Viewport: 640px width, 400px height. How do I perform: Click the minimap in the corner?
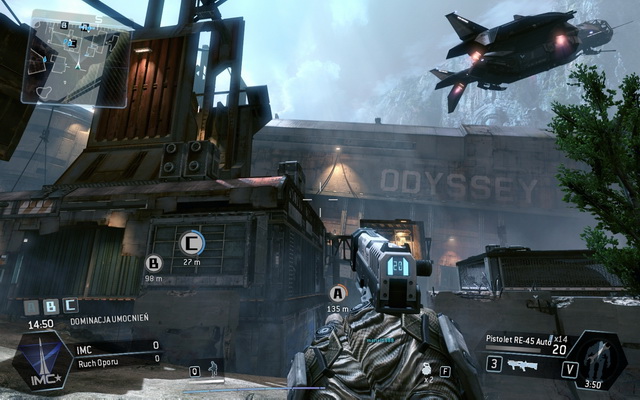pyautogui.click(x=75, y=57)
